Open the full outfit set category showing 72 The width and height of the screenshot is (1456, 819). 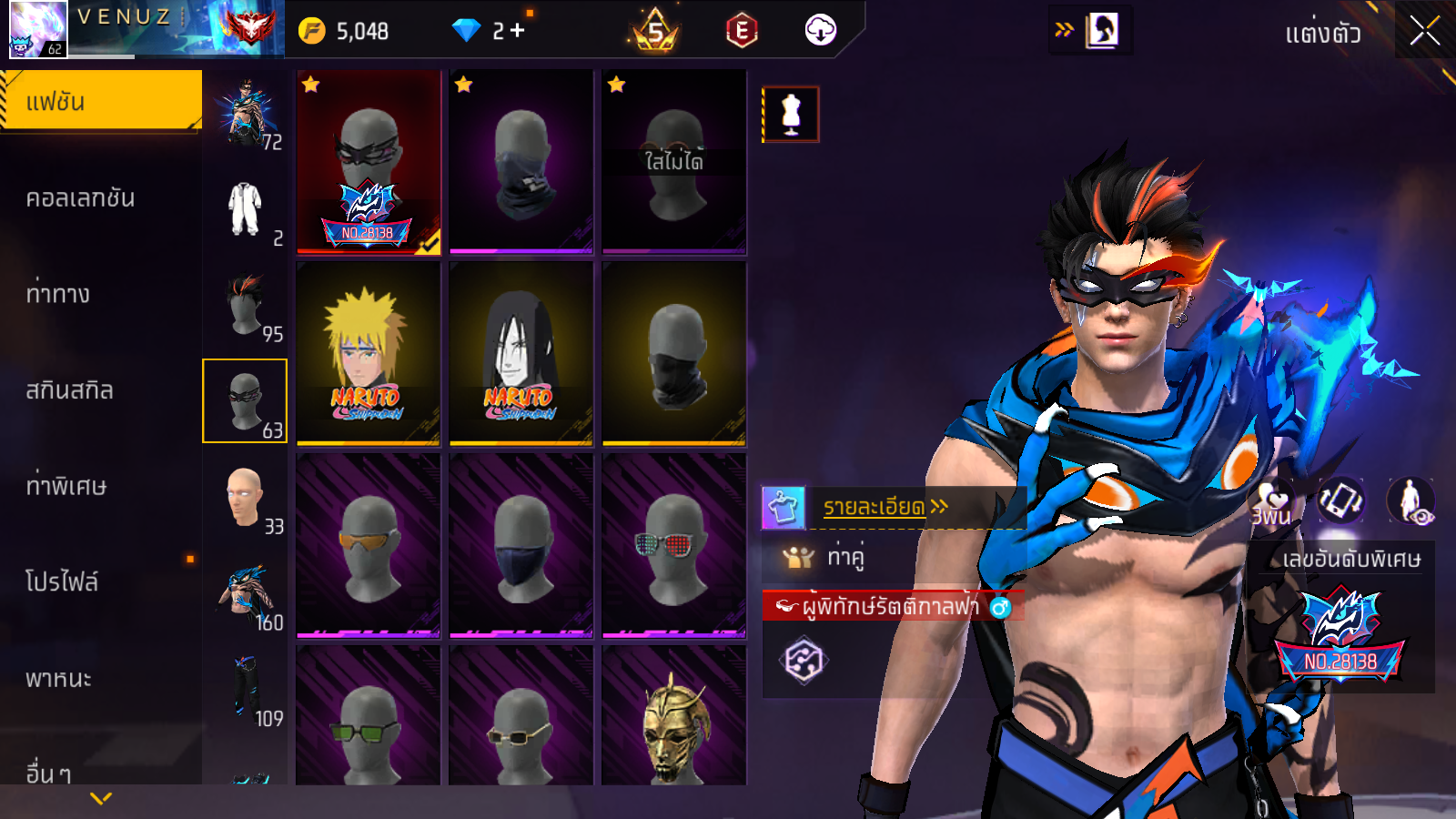pyautogui.click(x=245, y=114)
